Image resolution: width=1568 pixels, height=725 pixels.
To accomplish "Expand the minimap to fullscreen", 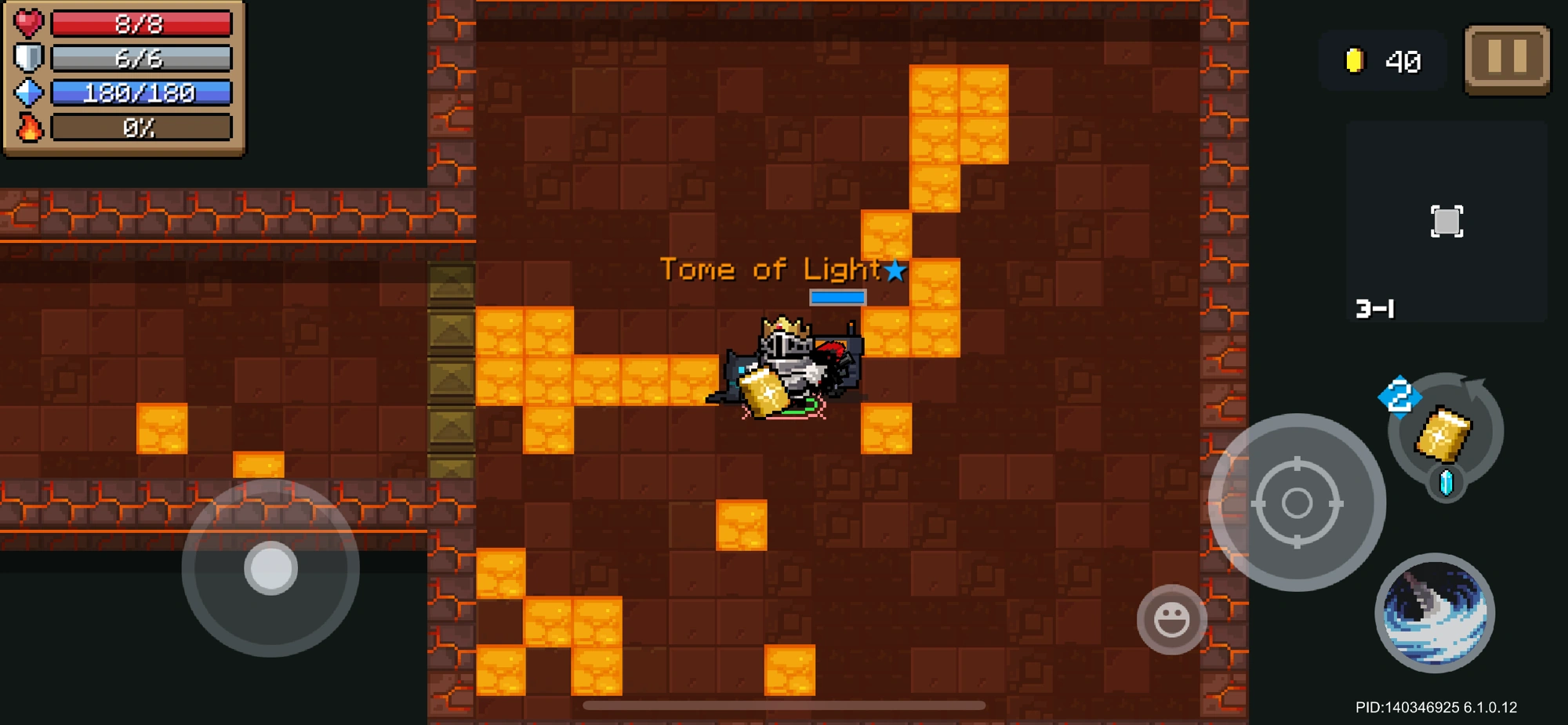I will pos(1446,220).
